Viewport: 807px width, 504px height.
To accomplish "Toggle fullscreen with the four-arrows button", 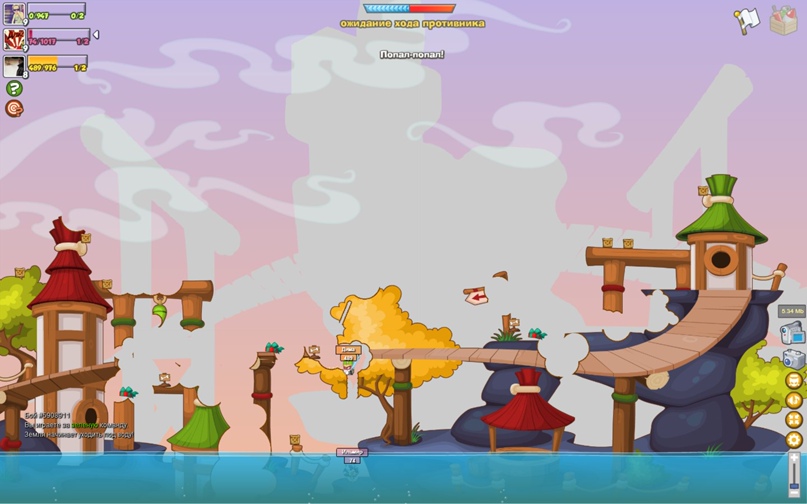I will pos(794,420).
